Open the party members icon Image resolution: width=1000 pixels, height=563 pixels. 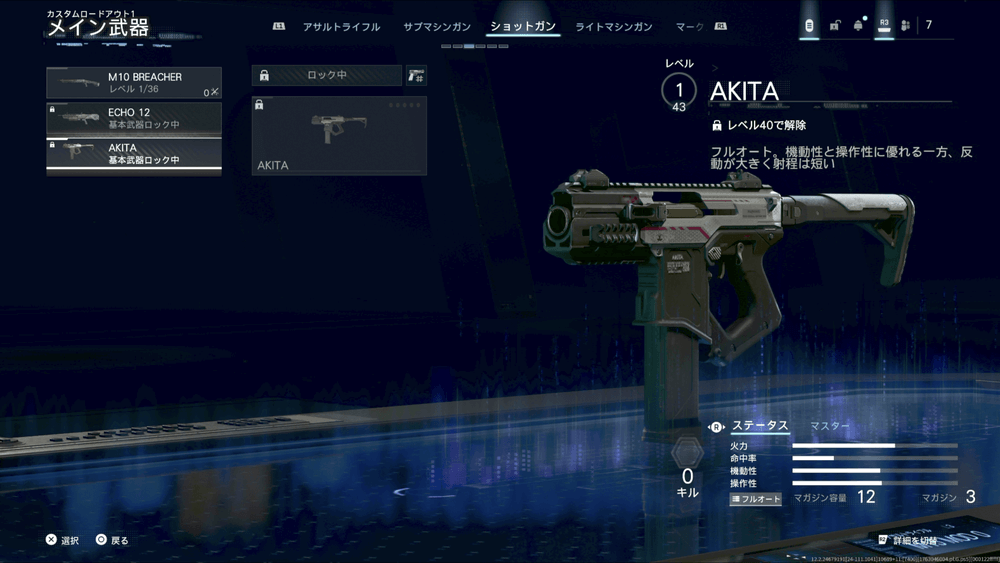point(905,26)
